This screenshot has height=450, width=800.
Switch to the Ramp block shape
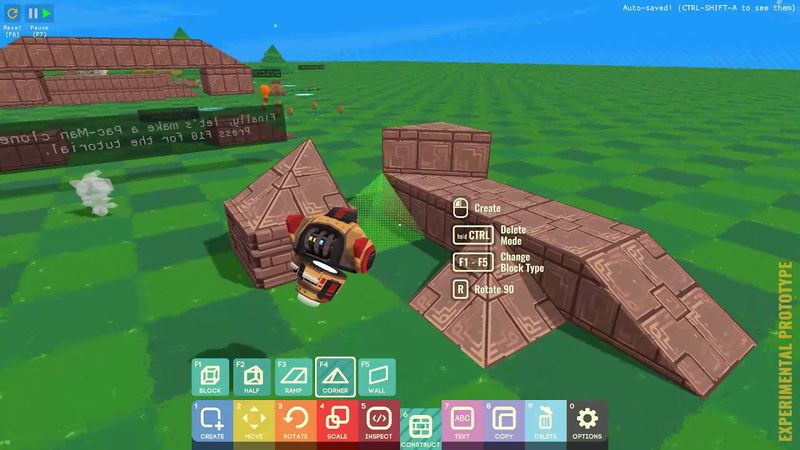294,378
